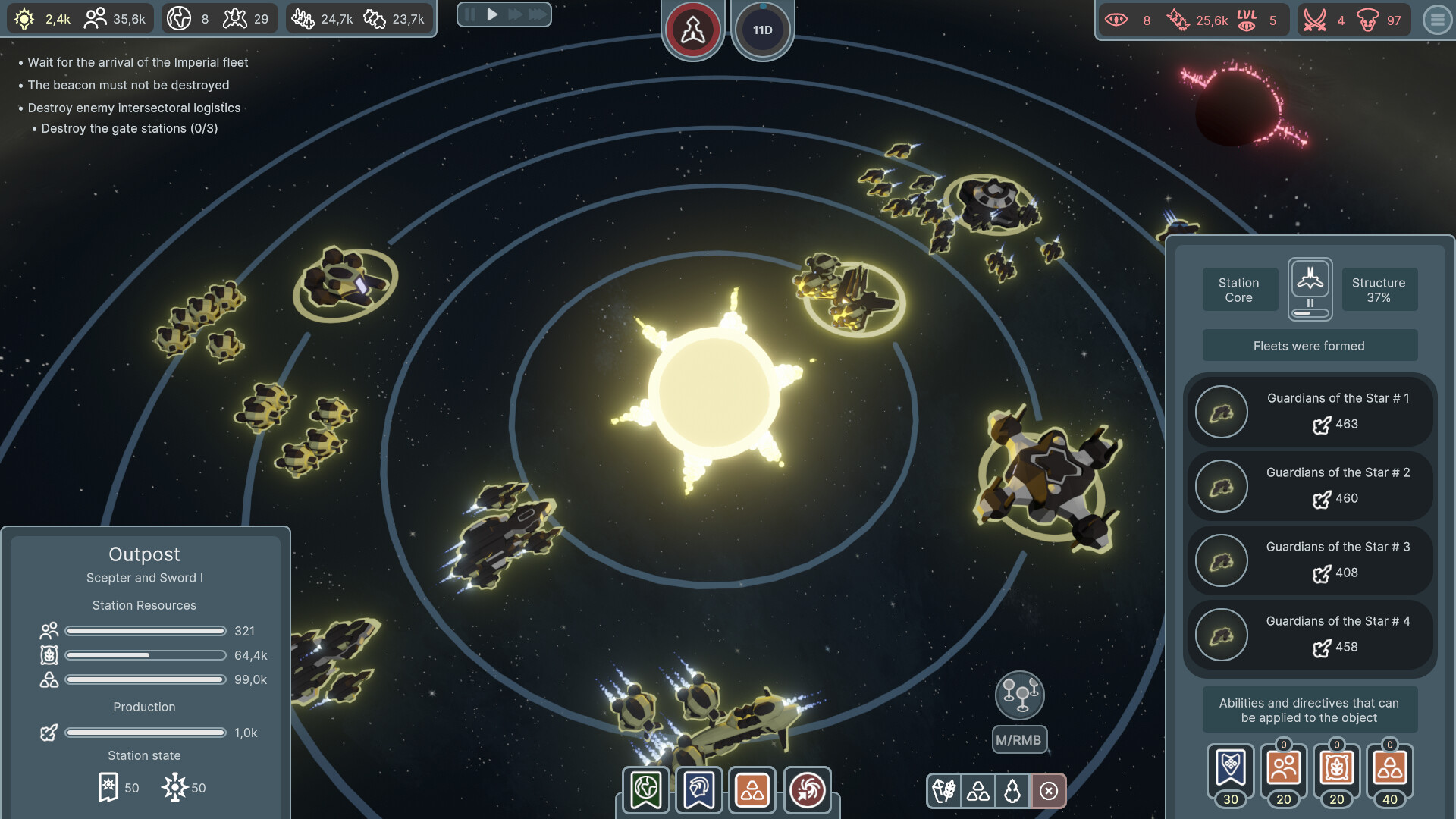
Task: Select fleet Guardians of the Star # 1
Action: [1310, 411]
